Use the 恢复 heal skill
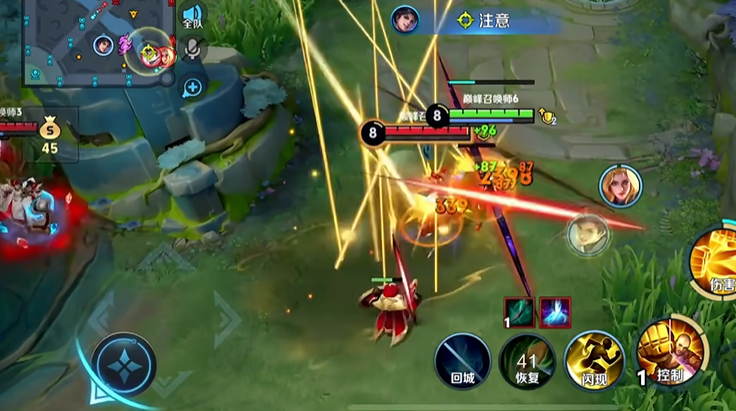 pyautogui.click(x=527, y=360)
